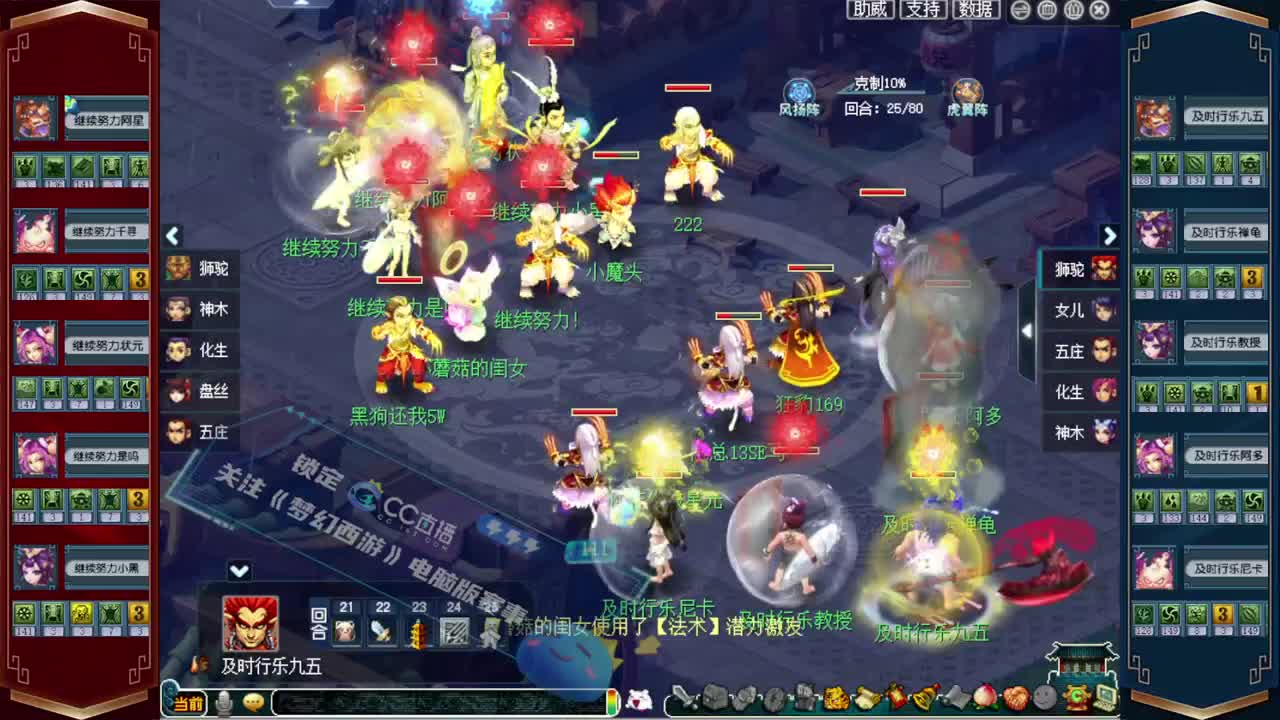This screenshot has width=1280, height=720.
Task: Select the sword icon in bottom item toolbar
Action: [687, 700]
